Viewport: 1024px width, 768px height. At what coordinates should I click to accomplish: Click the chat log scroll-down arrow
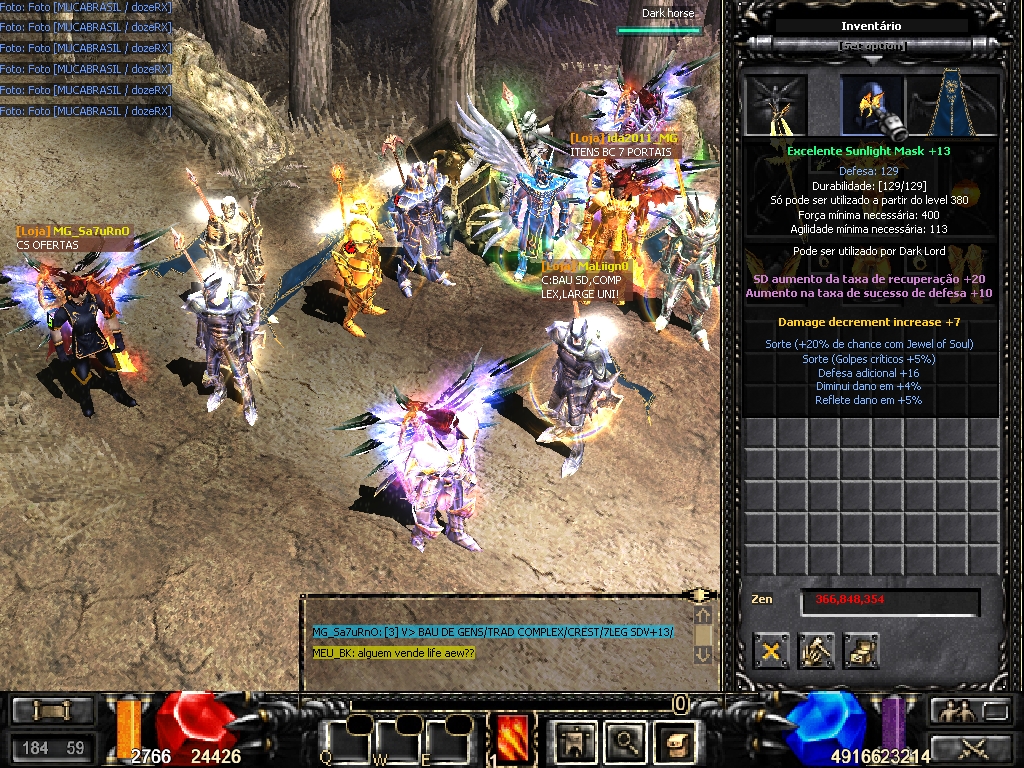(x=702, y=654)
